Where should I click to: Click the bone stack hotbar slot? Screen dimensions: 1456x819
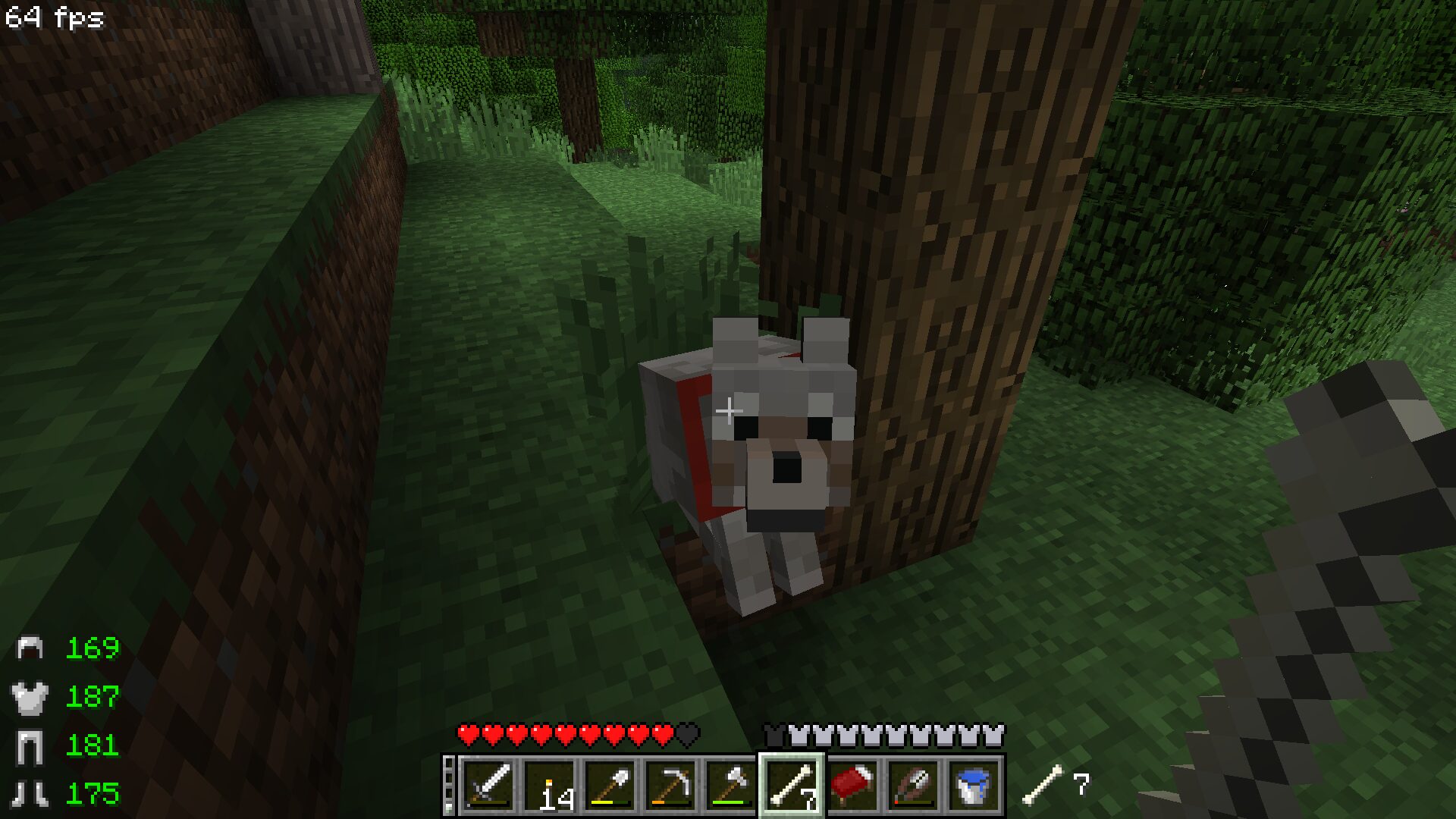tap(792, 786)
